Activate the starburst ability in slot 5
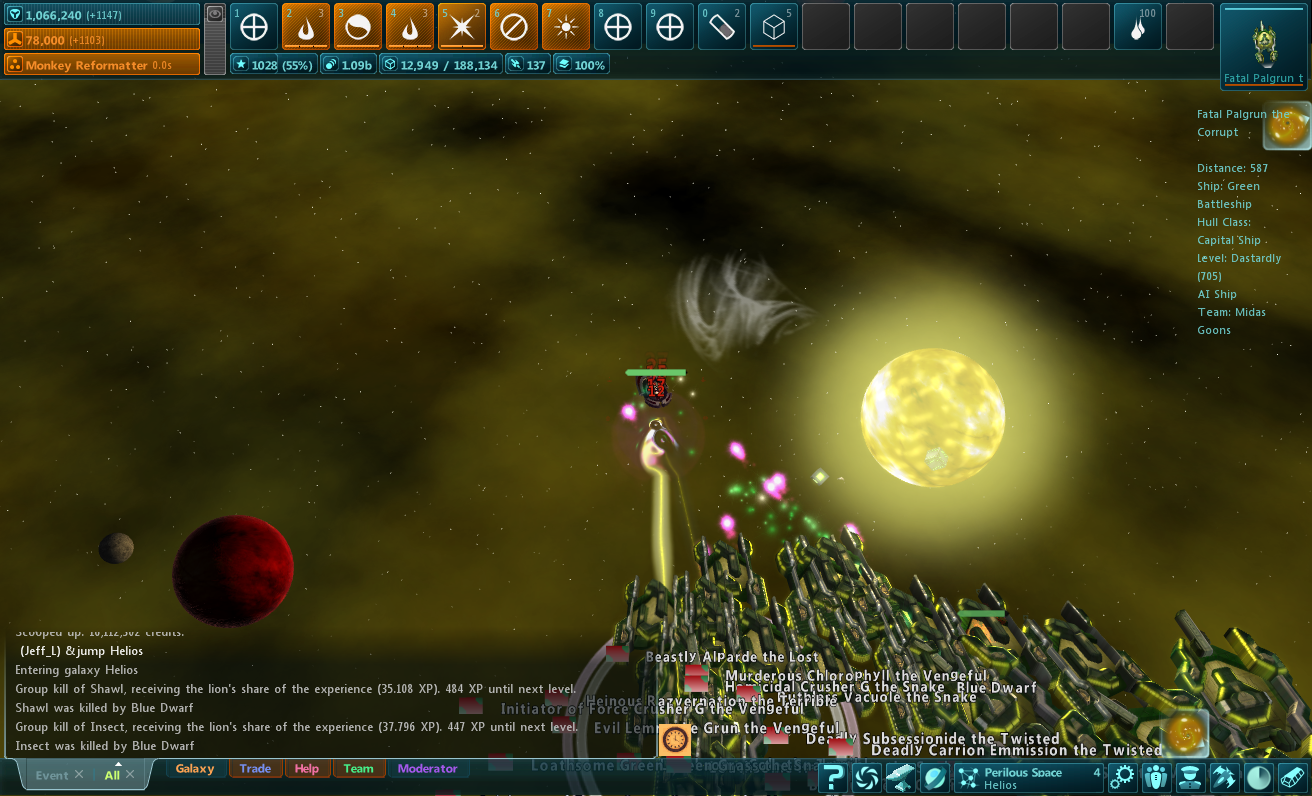This screenshot has width=1312, height=796. [462, 27]
